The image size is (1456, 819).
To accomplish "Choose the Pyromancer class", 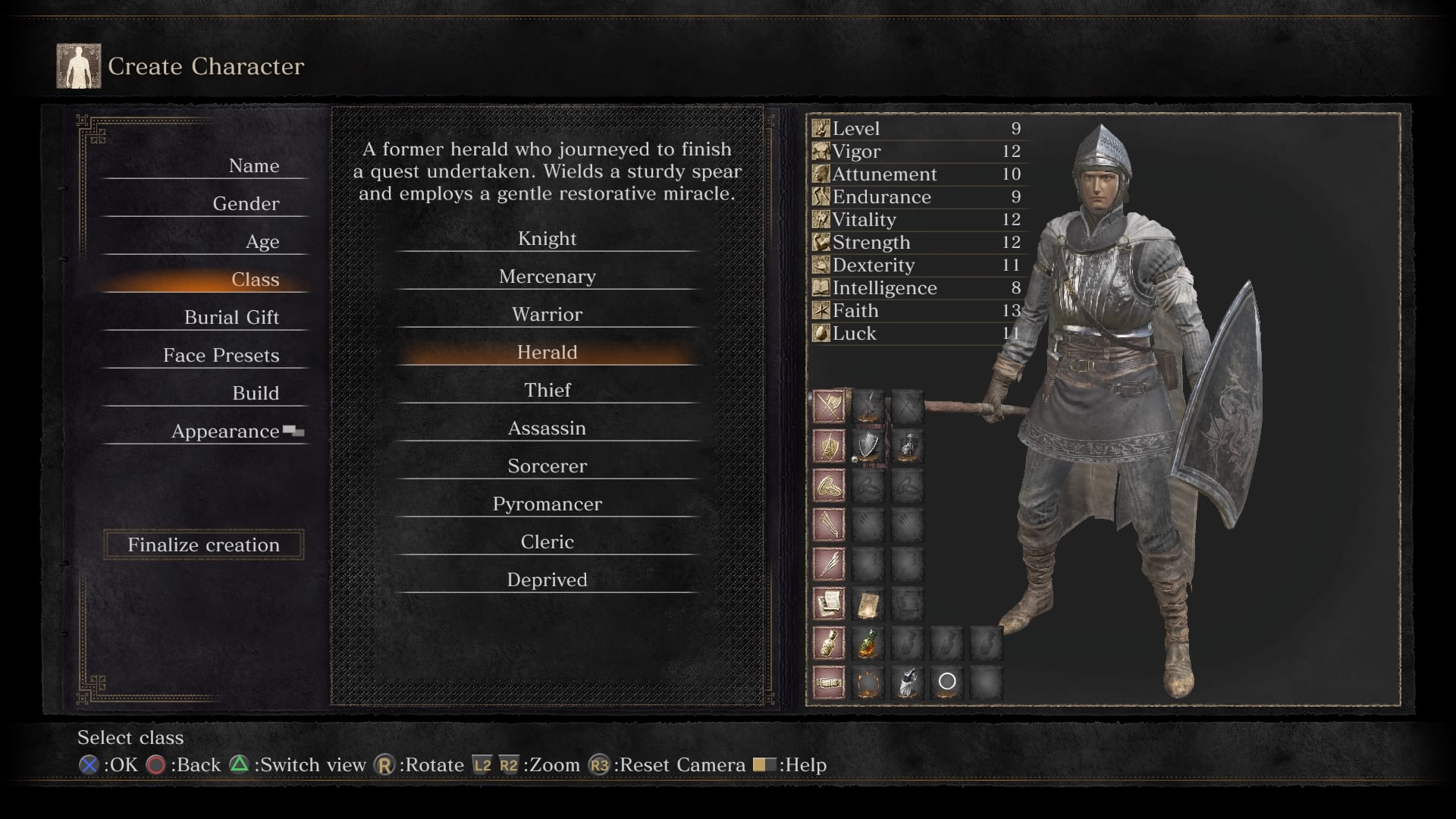I will tap(547, 504).
